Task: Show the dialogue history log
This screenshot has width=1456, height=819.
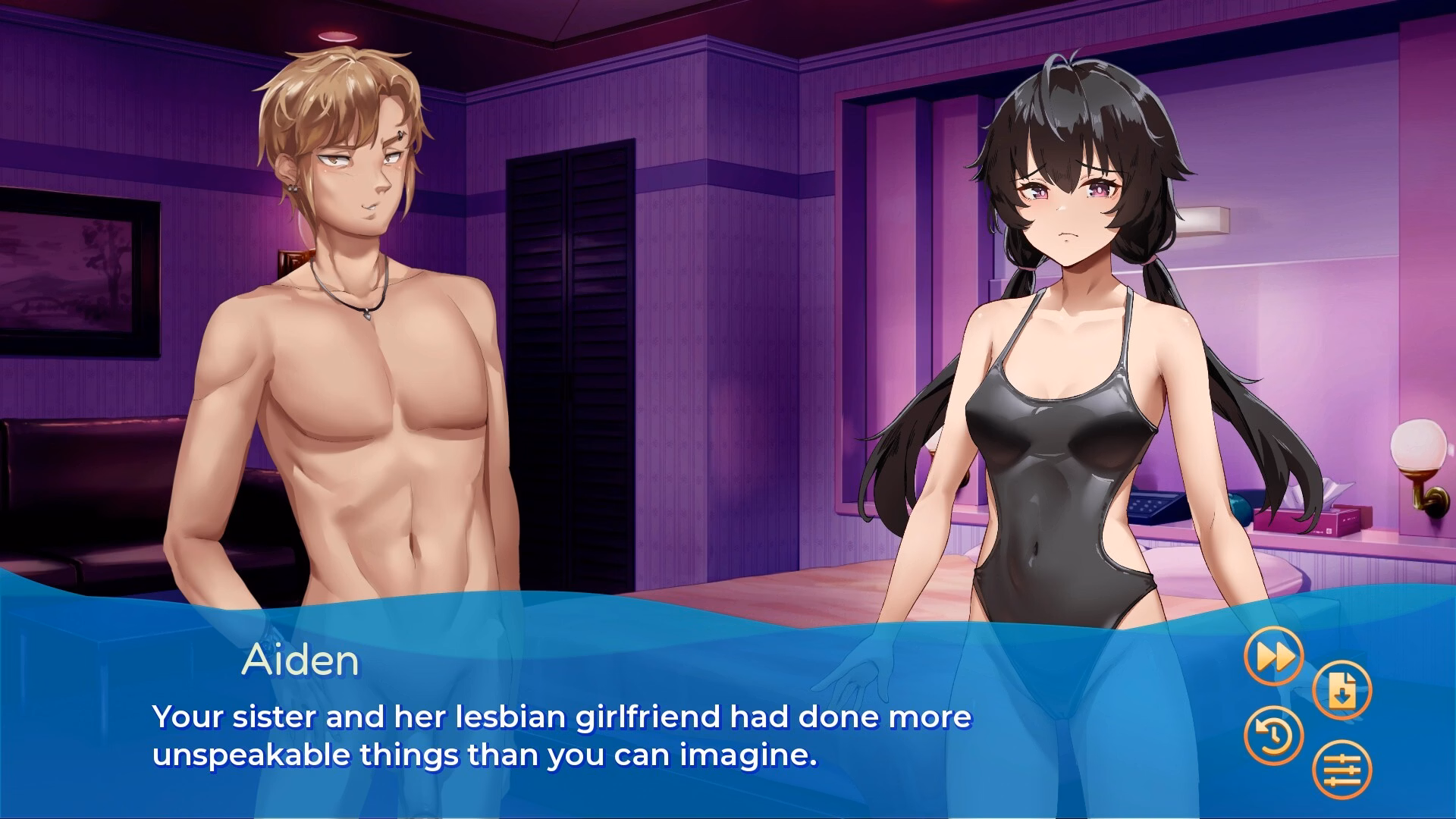Action: (x=1274, y=735)
